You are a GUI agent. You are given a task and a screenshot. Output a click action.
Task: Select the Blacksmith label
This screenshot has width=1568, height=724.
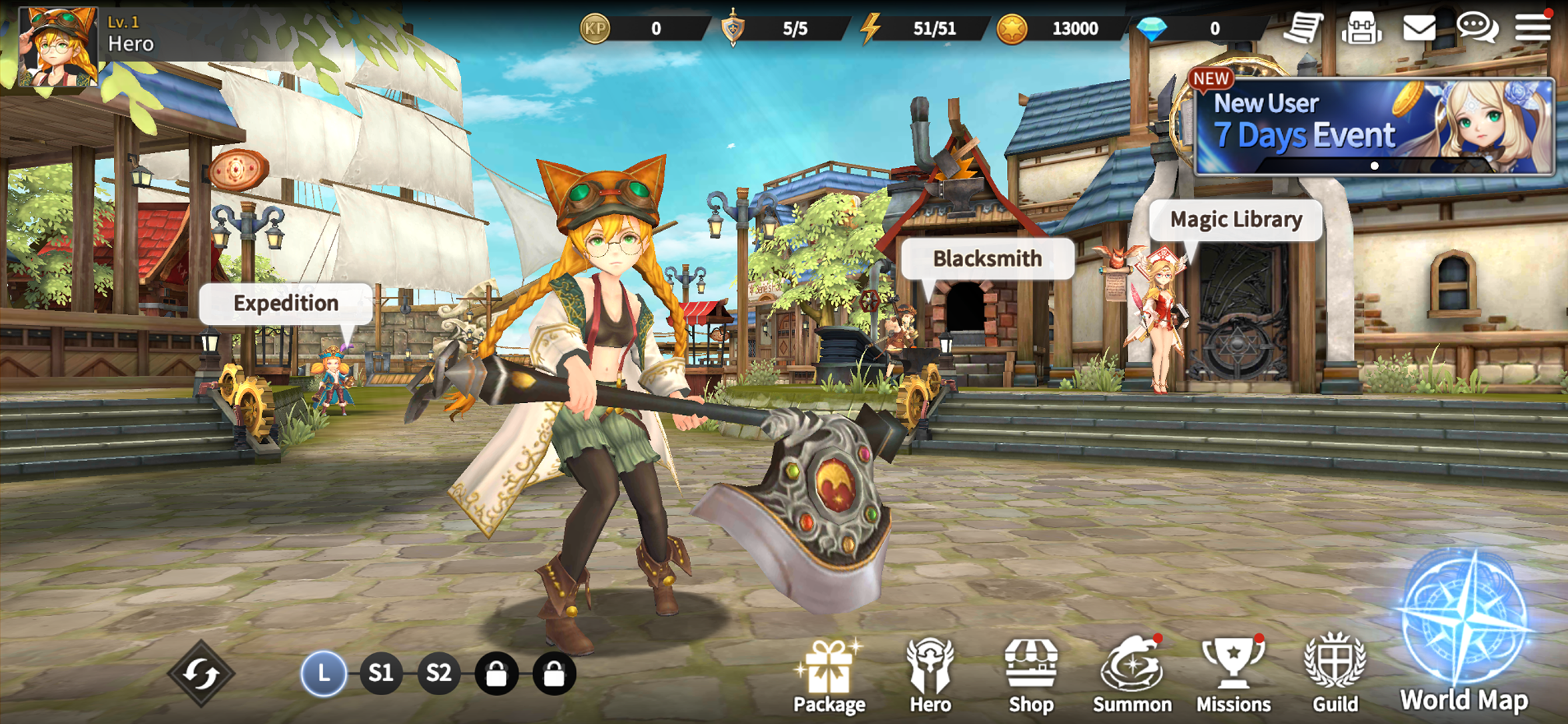point(988,259)
